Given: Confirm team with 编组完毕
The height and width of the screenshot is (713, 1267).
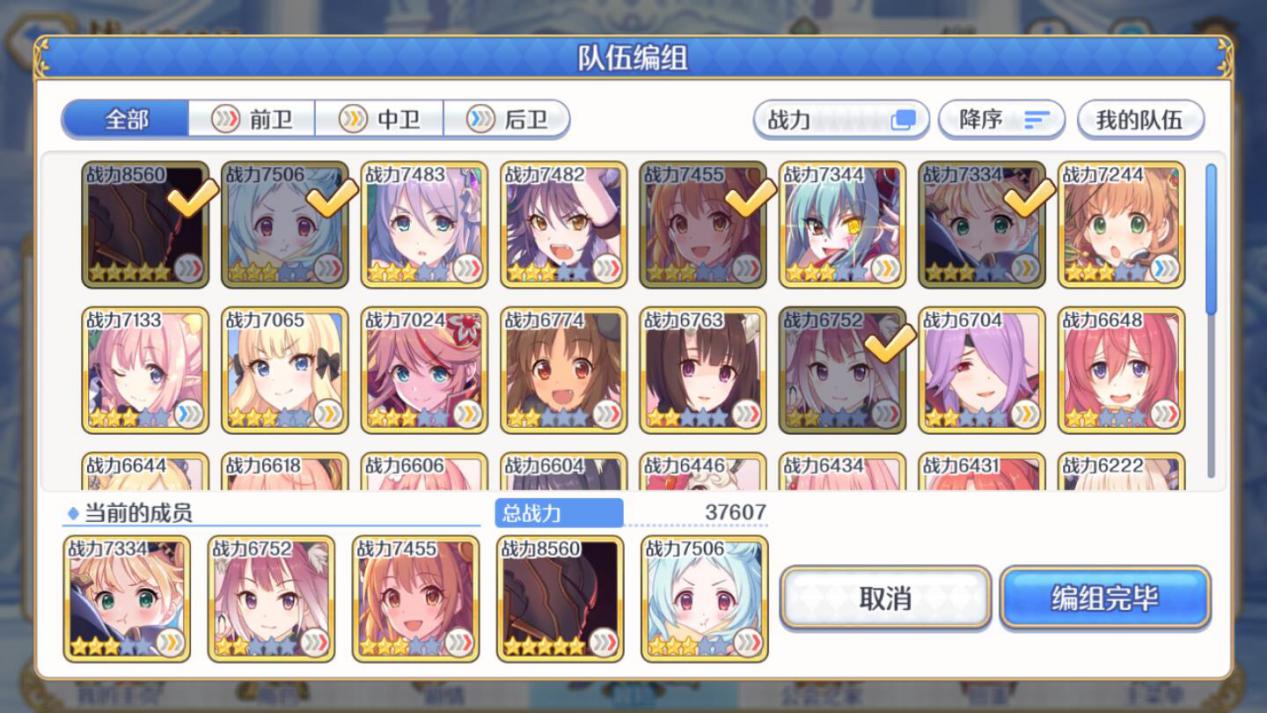Looking at the screenshot, I should click(1104, 598).
